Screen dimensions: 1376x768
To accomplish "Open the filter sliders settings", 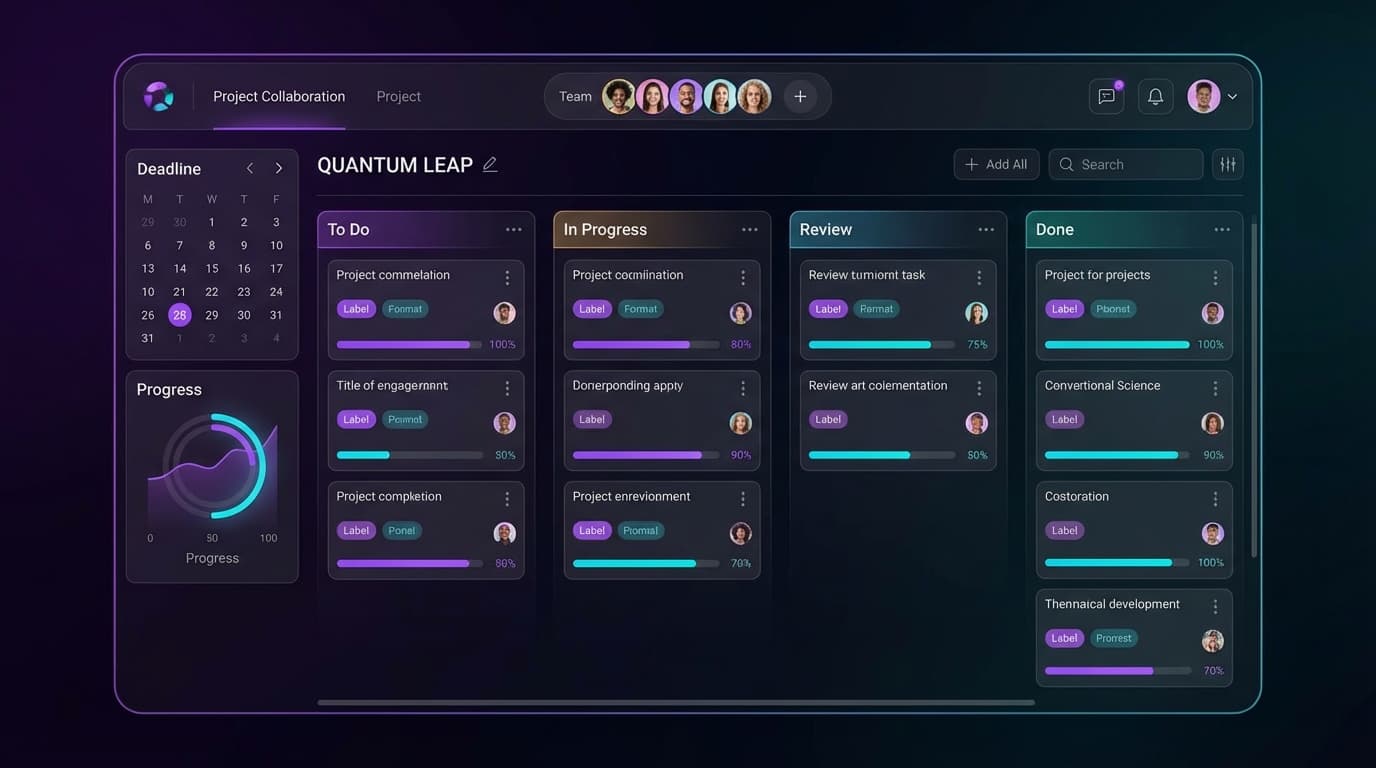I will (x=1228, y=165).
